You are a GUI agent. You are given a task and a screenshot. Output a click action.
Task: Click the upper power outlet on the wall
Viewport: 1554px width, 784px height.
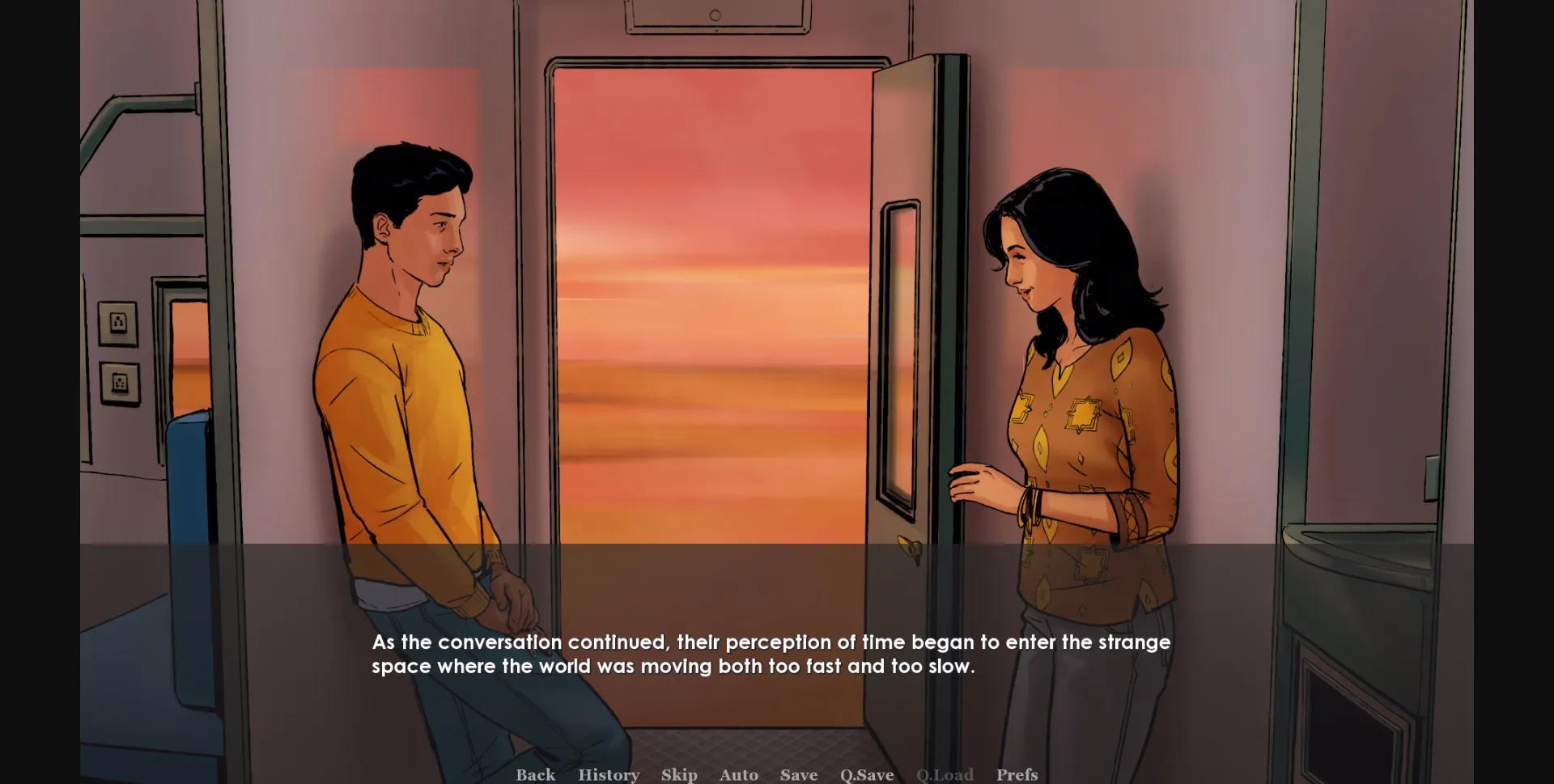pyautogui.click(x=118, y=322)
